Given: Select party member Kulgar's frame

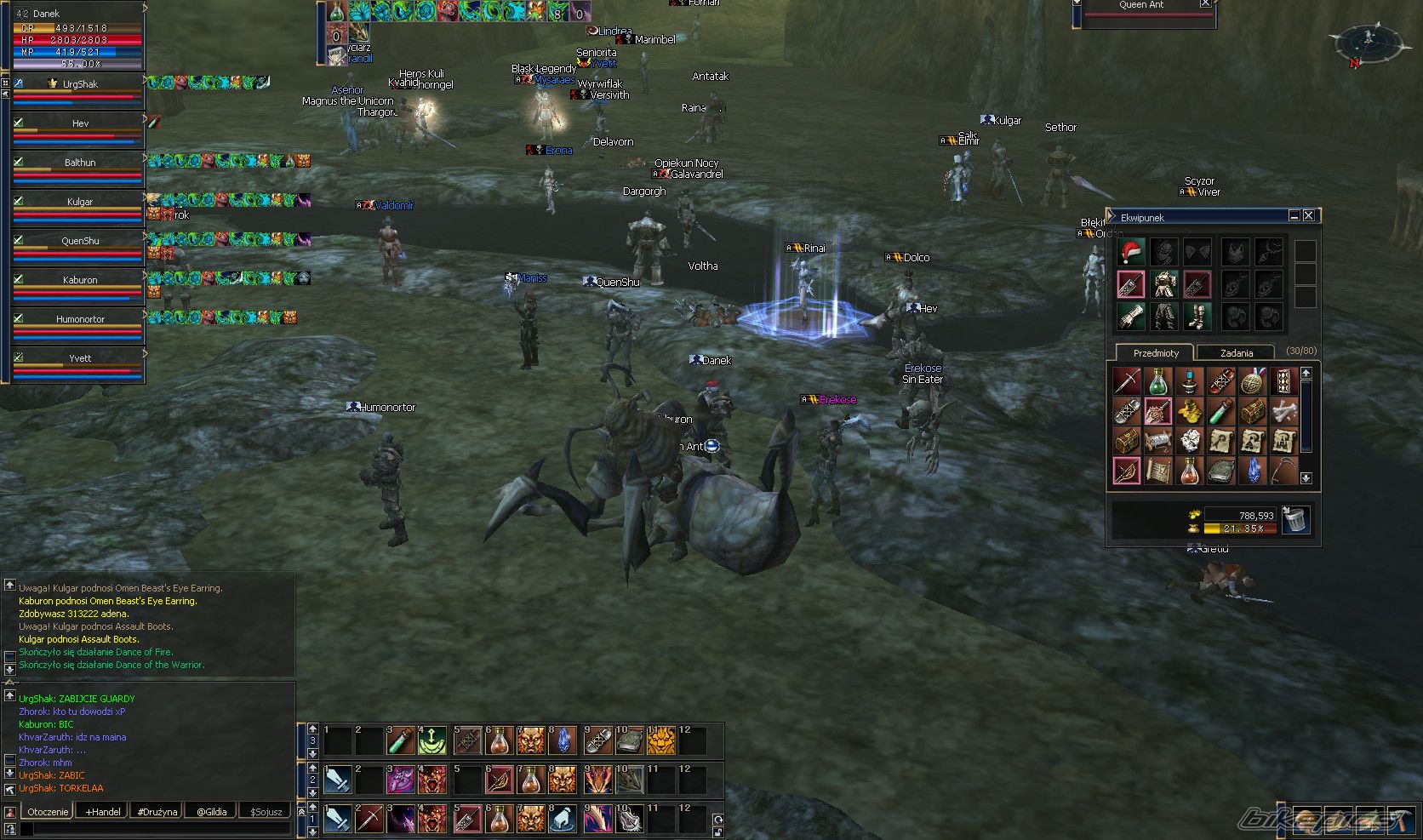Looking at the screenshot, I should pyautogui.click(x=79, y=205).
